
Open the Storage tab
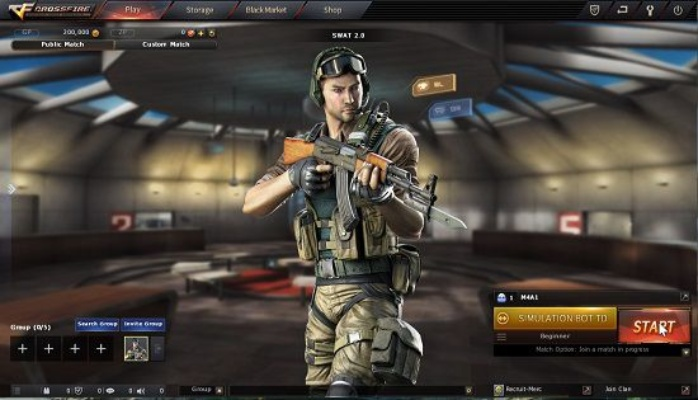(x=199, y=9)
